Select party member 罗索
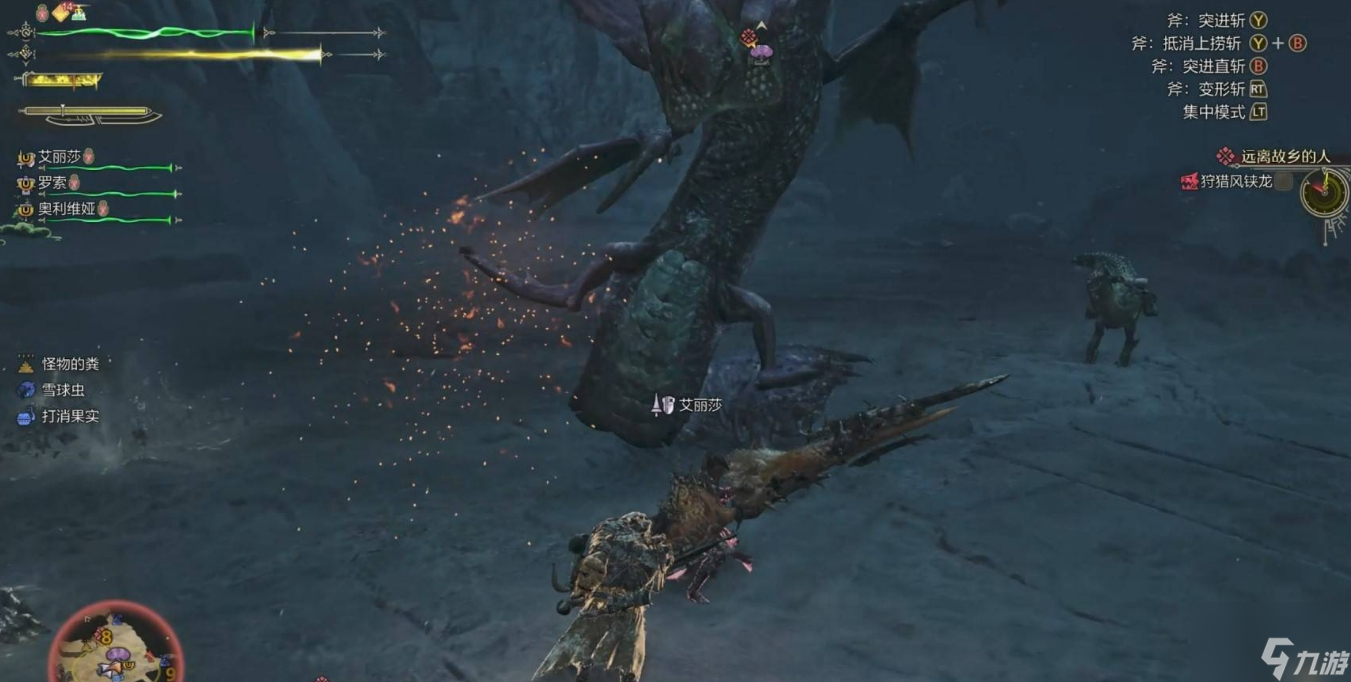The image size is (1351, 682). pyautogui.click(x=52, y=184)
